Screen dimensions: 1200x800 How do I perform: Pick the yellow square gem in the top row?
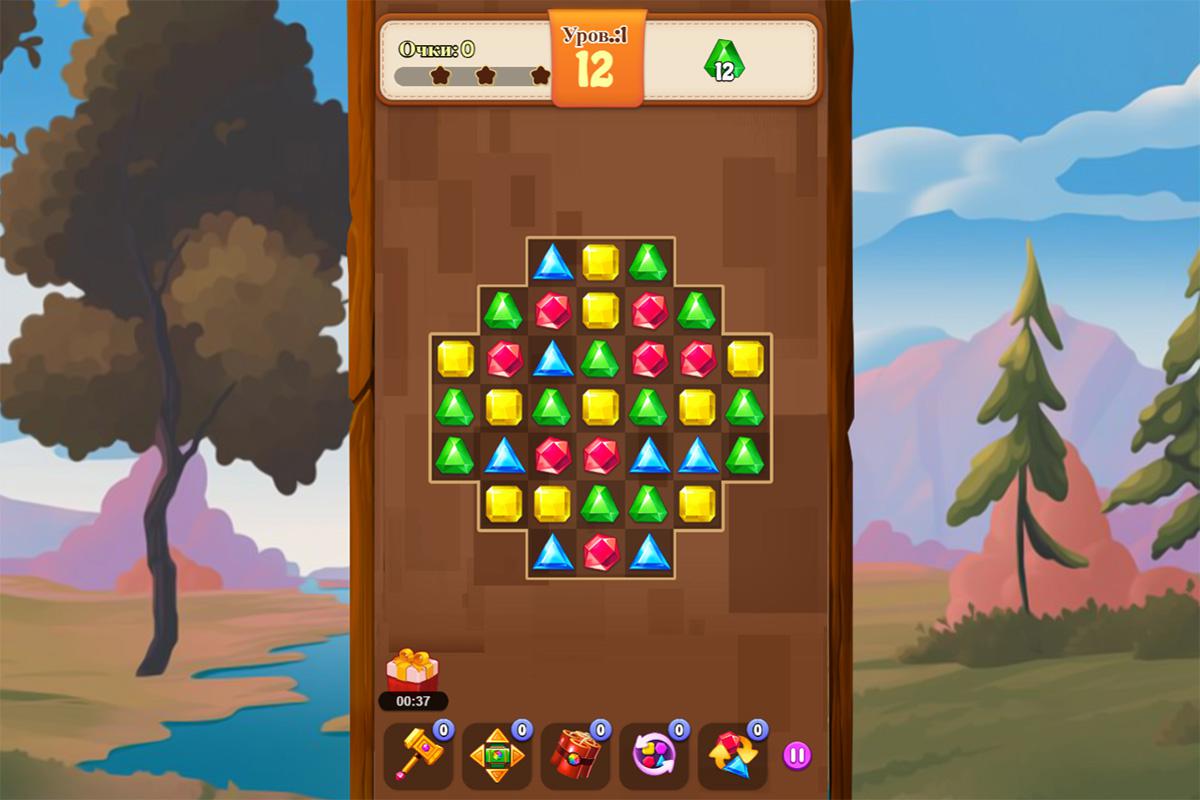[601, 262]
